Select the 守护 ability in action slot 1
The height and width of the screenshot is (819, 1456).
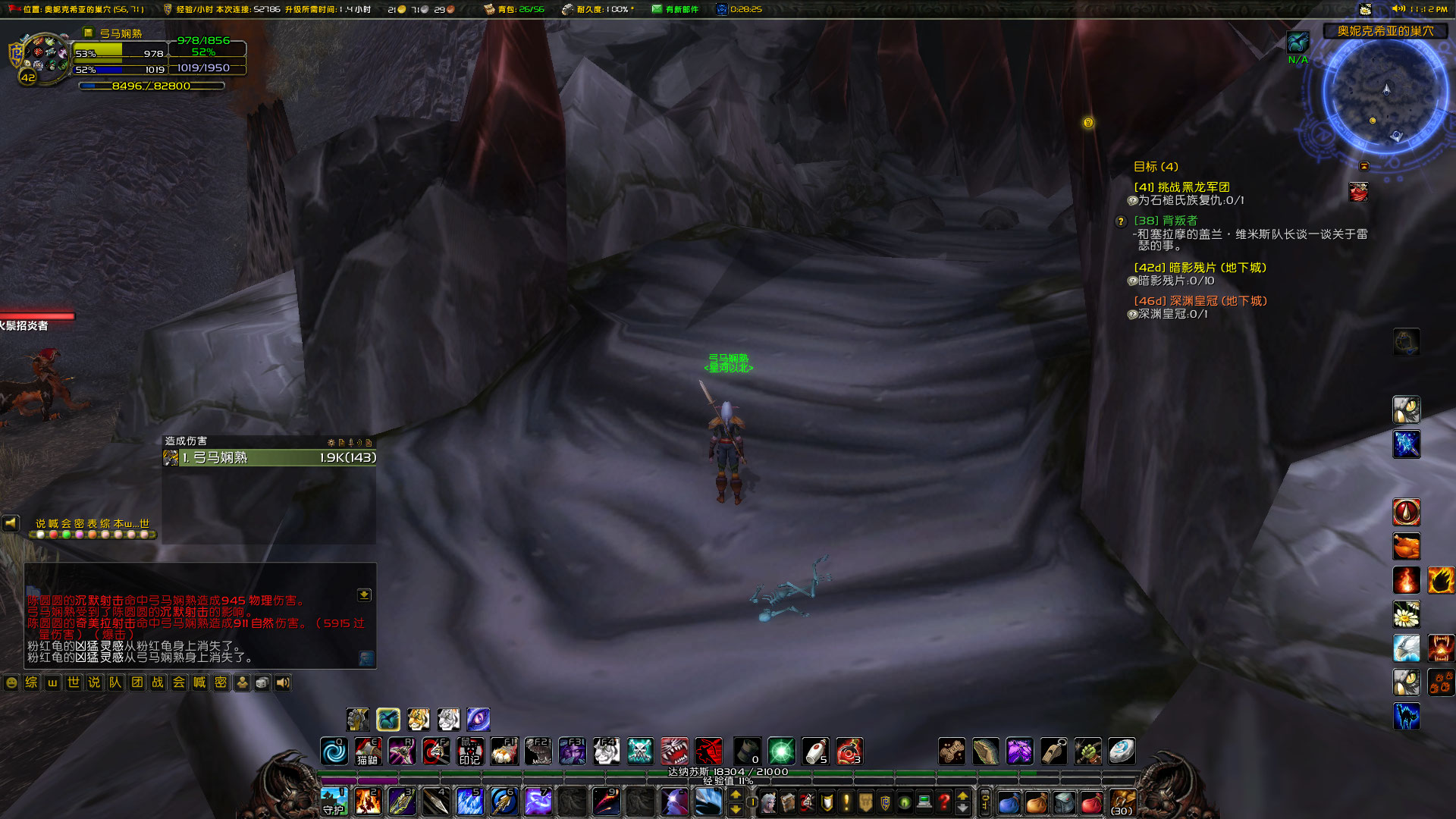coord(334,800)
